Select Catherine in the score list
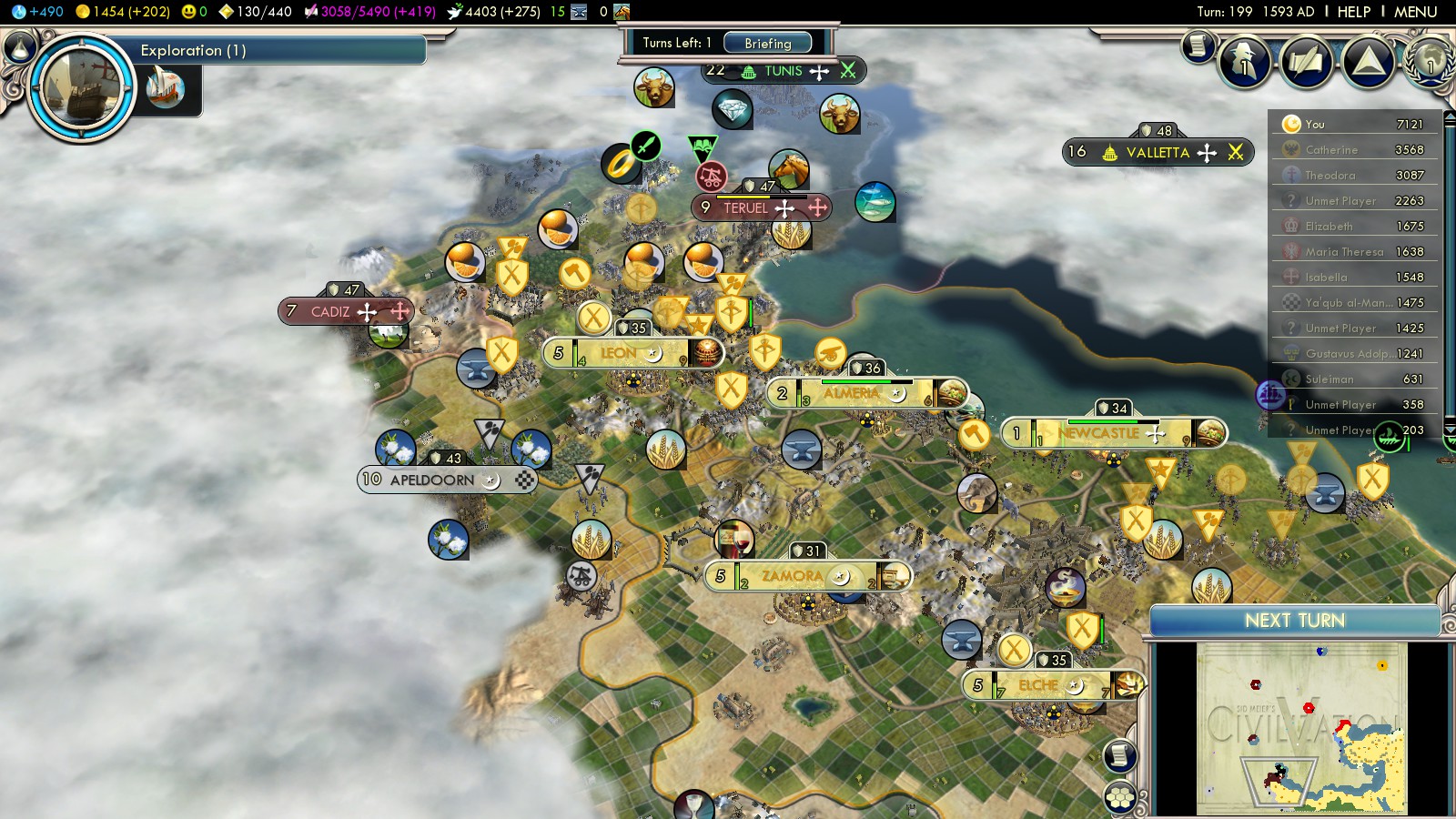Viewport: 1456px width, 819px height. (x=1331, y=150)
